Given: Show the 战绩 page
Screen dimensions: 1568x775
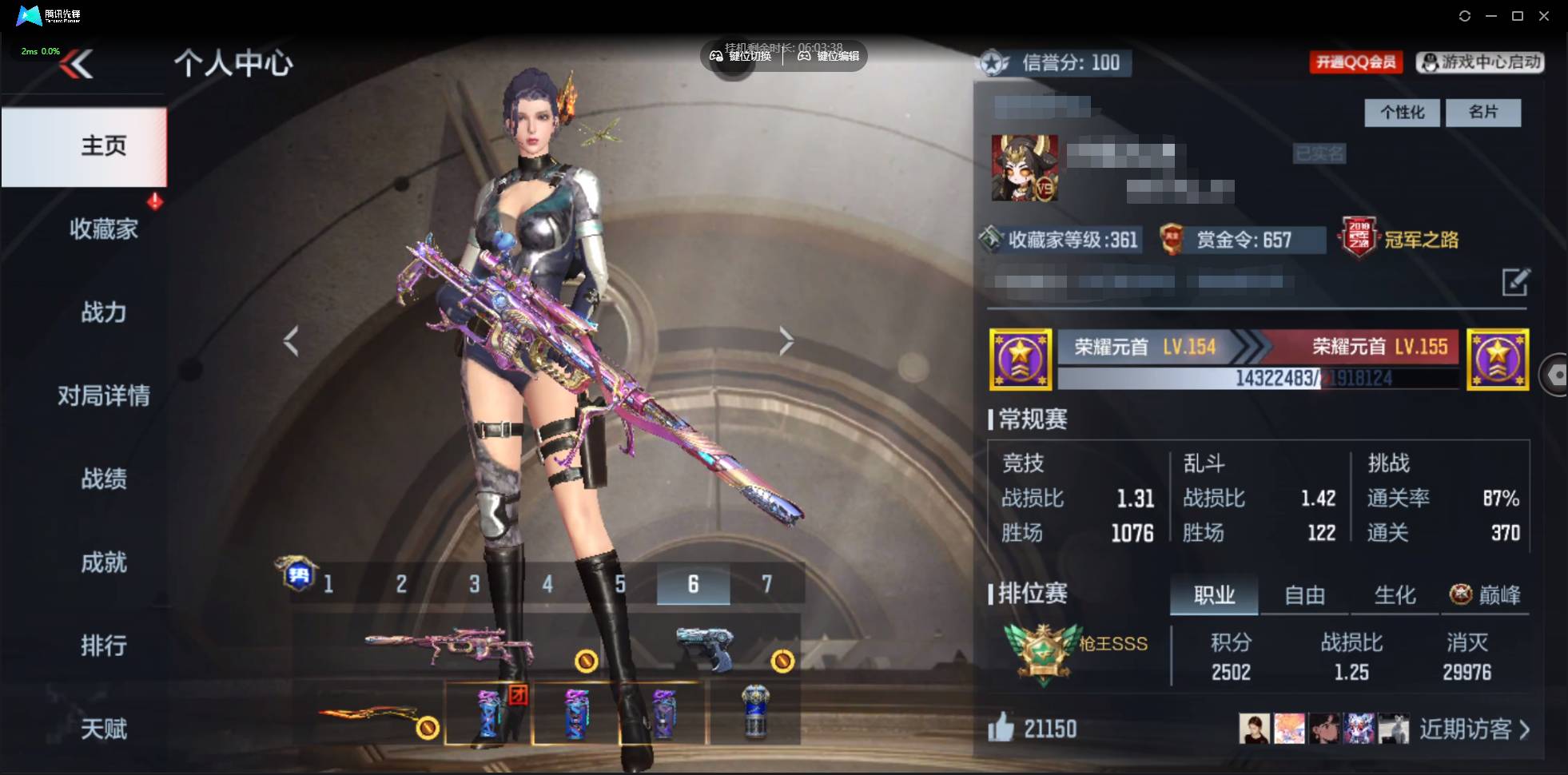Looking at the screenshot, I should 103,479.
